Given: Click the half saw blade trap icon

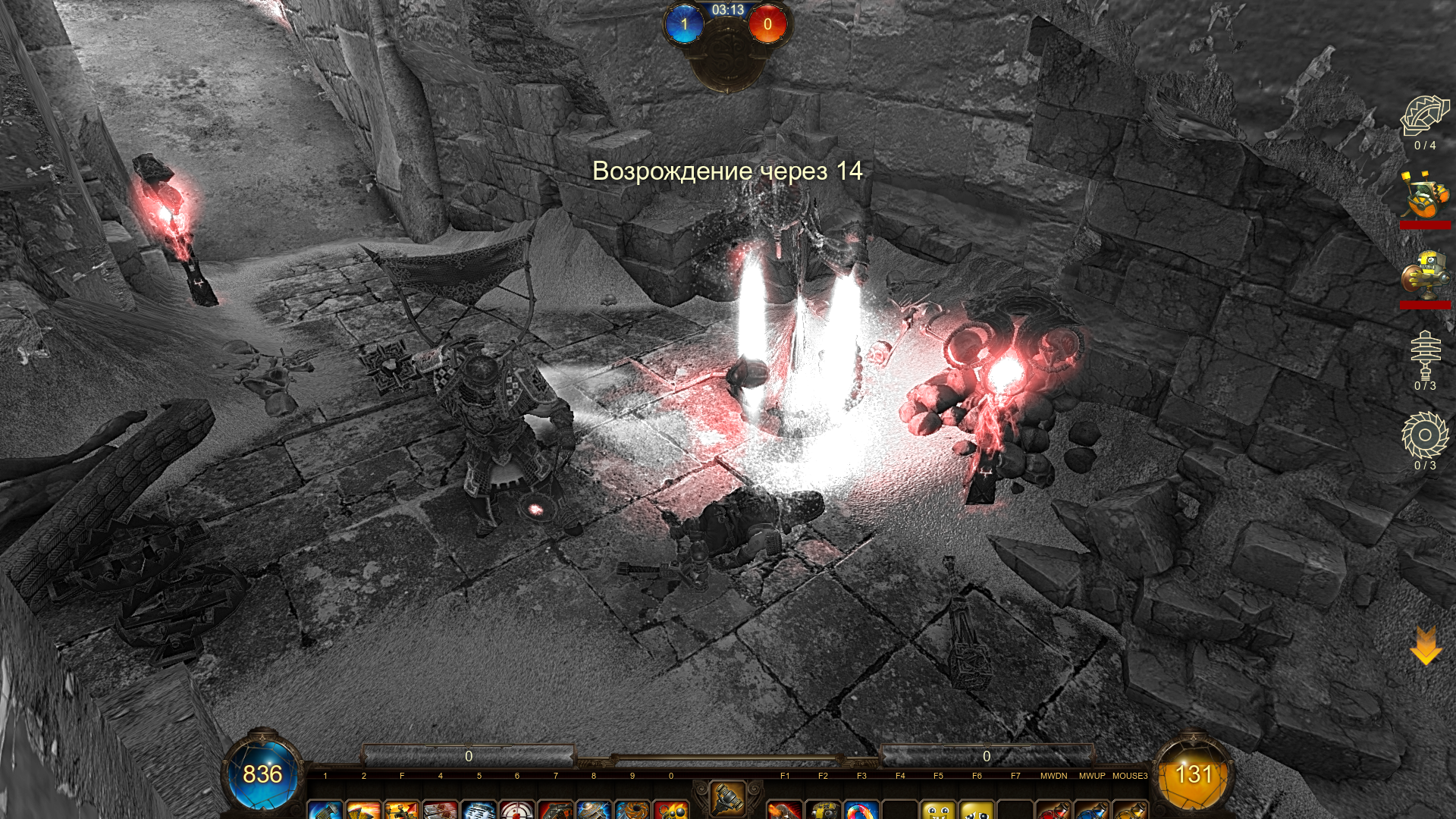Looking at the screenshot, I should tap(1425, 117).
